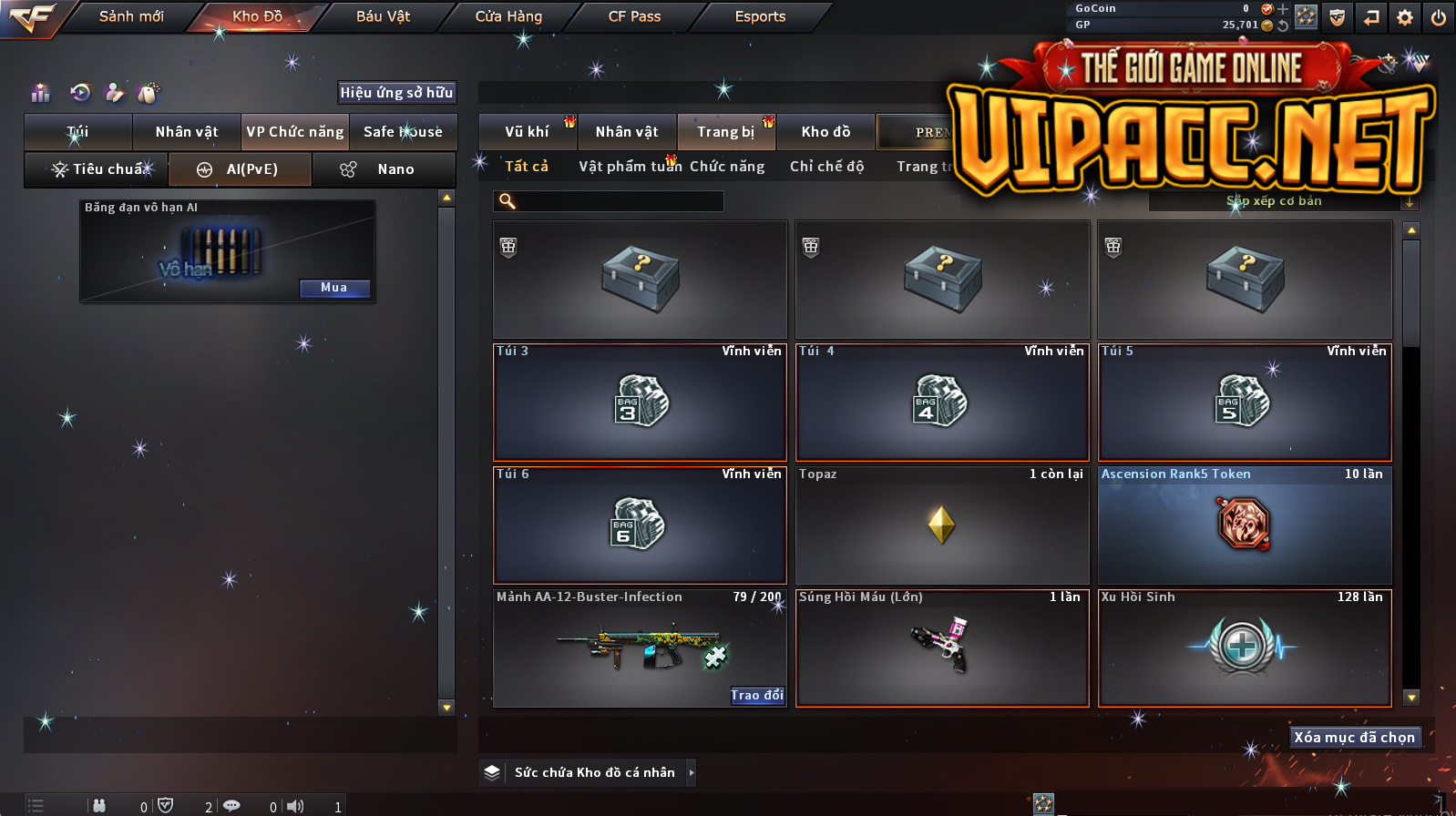Select the Ascension Rank5 Token item

tap(1244, 525)
